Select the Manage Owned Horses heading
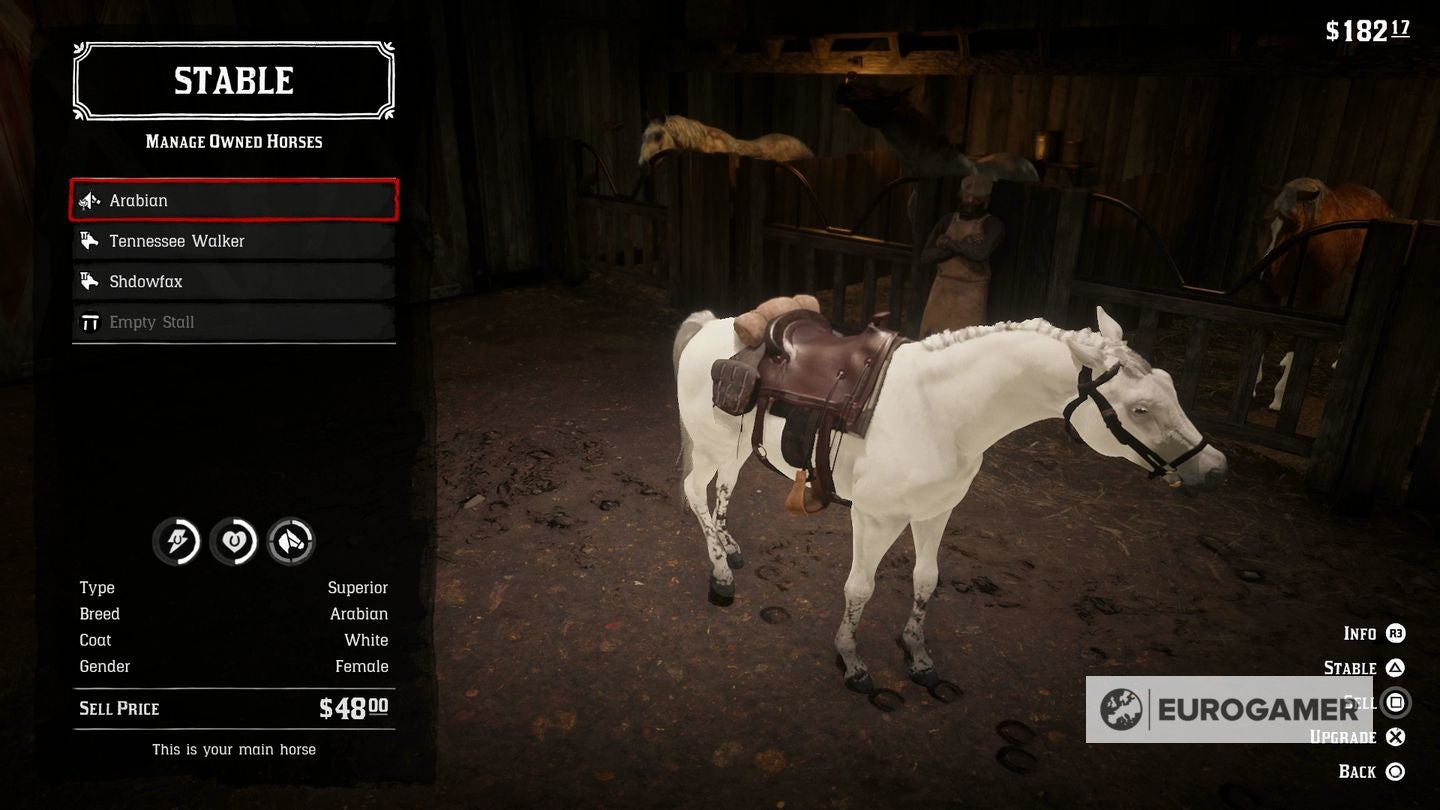The height and width of the screenshot is (810, 1440). click(x=233, y=141)
